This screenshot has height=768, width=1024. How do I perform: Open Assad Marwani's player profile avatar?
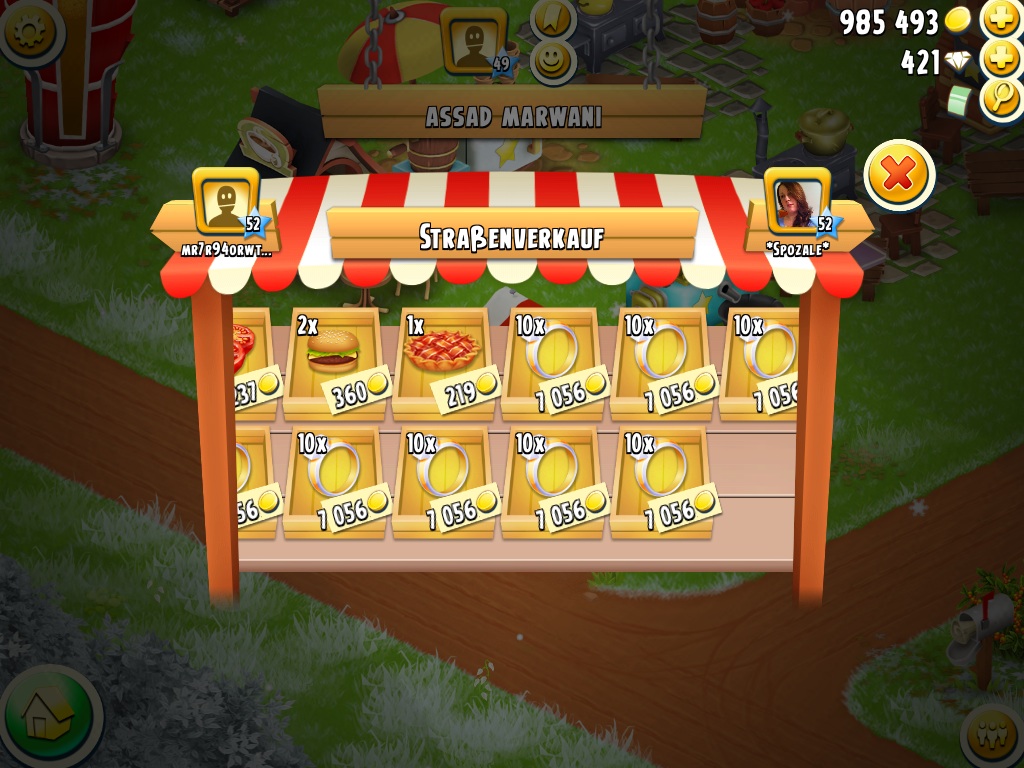[473, 42]
